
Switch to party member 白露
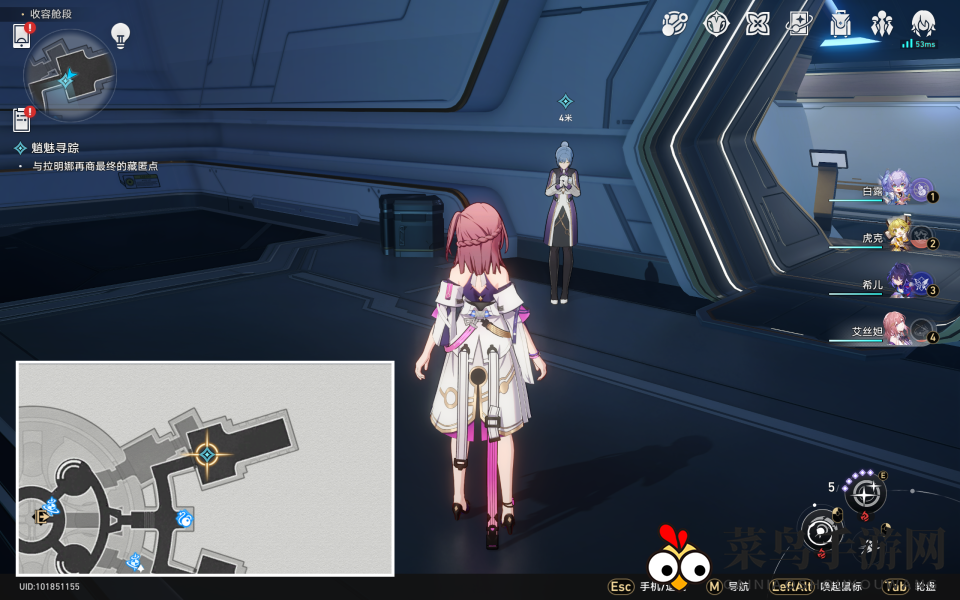pos(895,189)
